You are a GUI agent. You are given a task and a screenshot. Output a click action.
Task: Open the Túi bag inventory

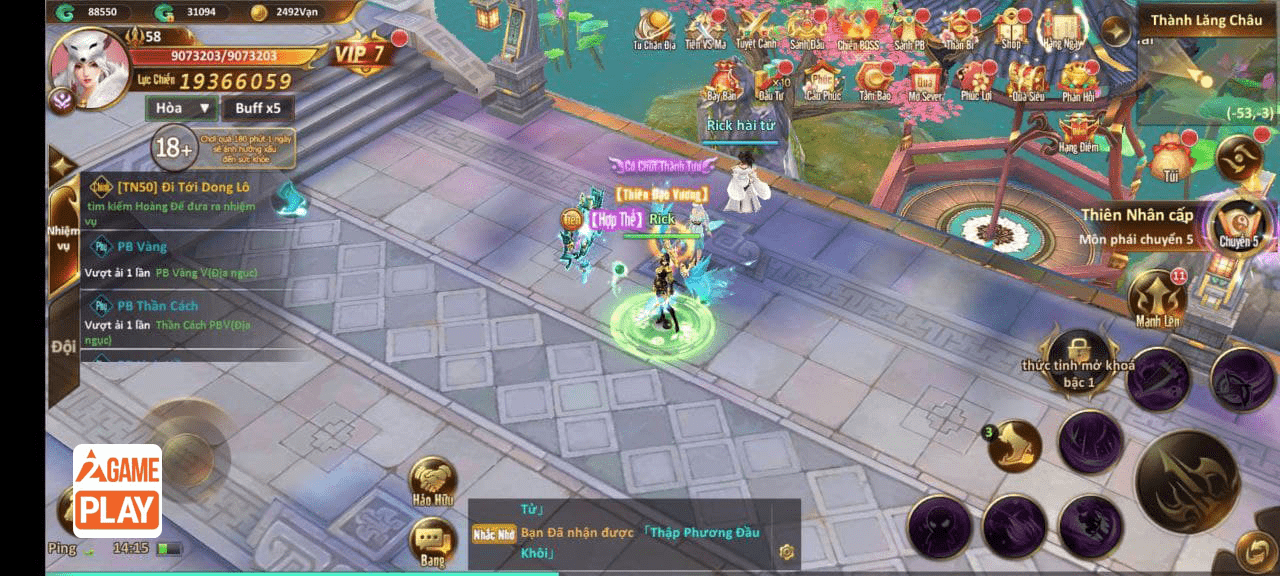pos(1168,159)
